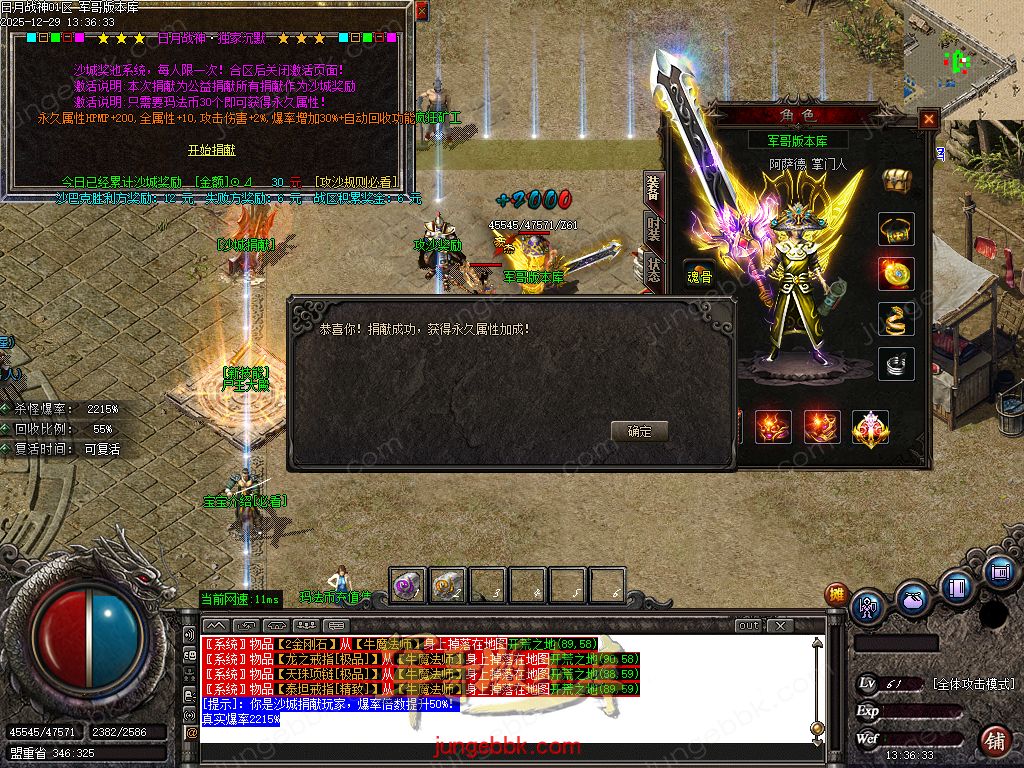Open the 魂骨 soul bone button

coord(699,276)
